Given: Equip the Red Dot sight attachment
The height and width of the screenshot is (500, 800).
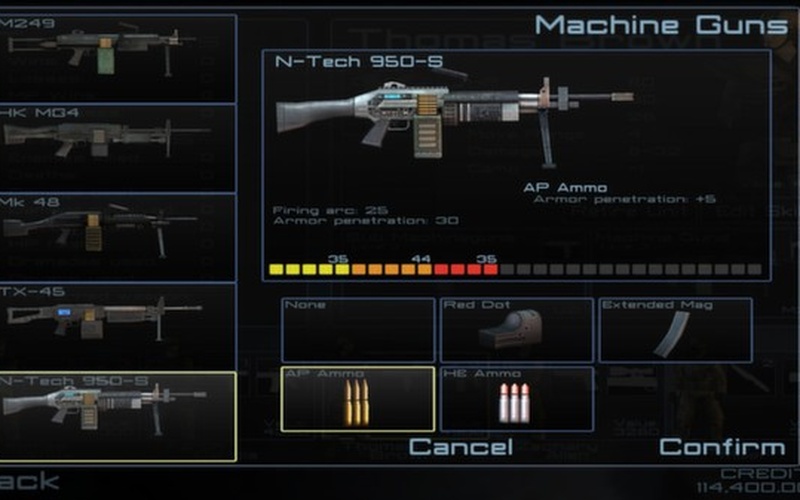Looking at the screenshot, I should (x=516, y=330).
